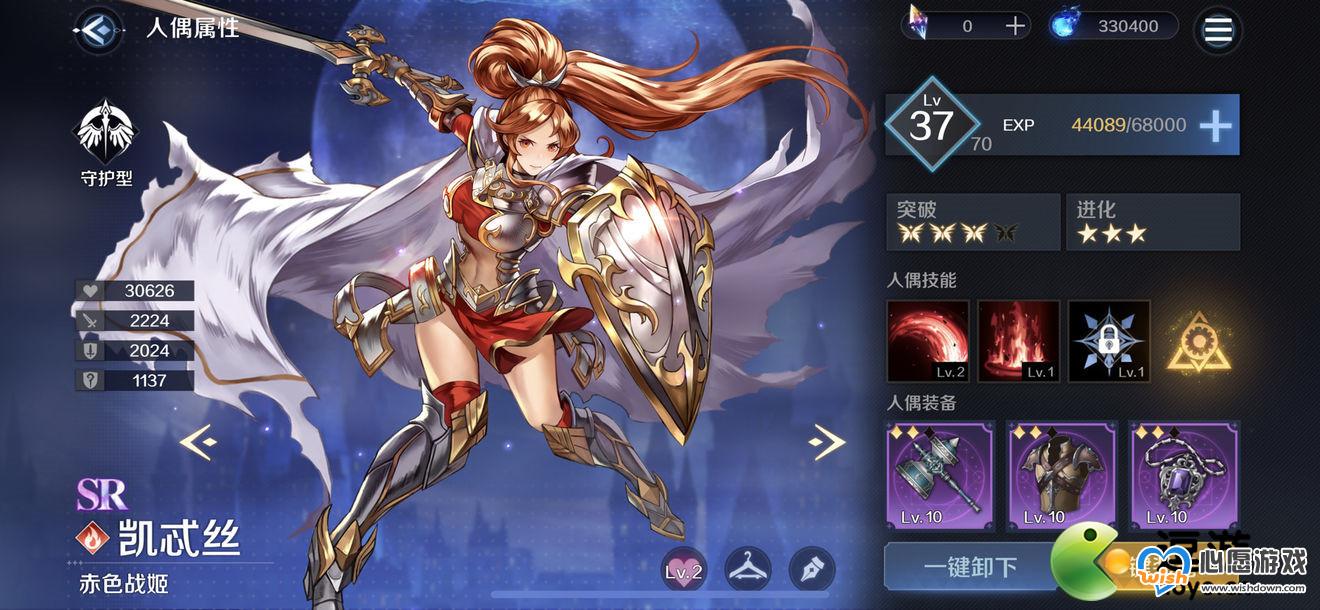Screen dimensions: 1320x610
Task: Click 一键卸下 to unequip all
Action: pyautogui.click(x=968, y=569)
